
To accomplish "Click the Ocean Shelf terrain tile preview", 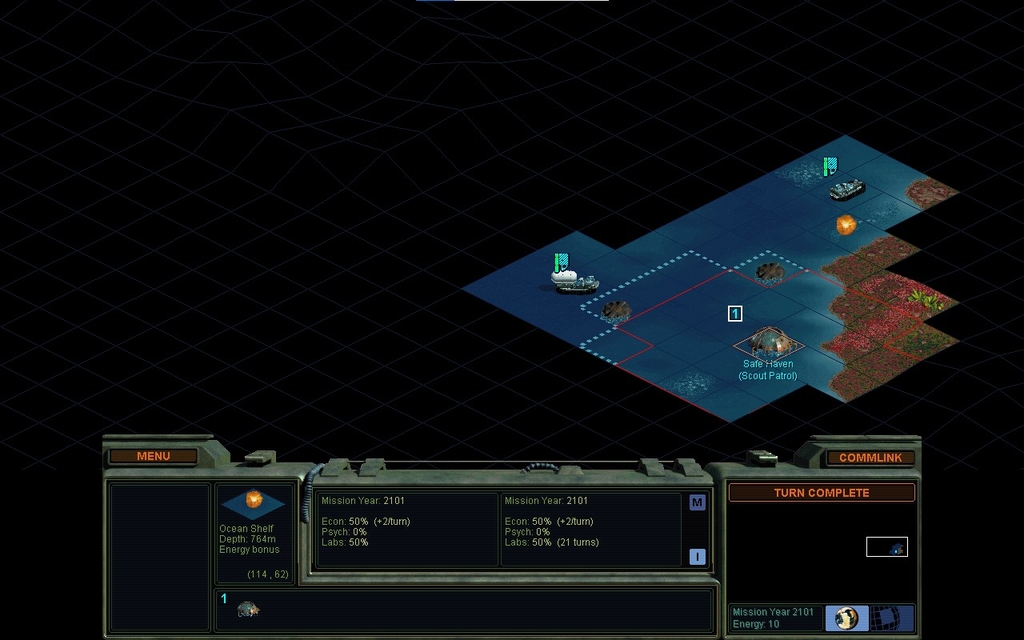I will (253, 502).
